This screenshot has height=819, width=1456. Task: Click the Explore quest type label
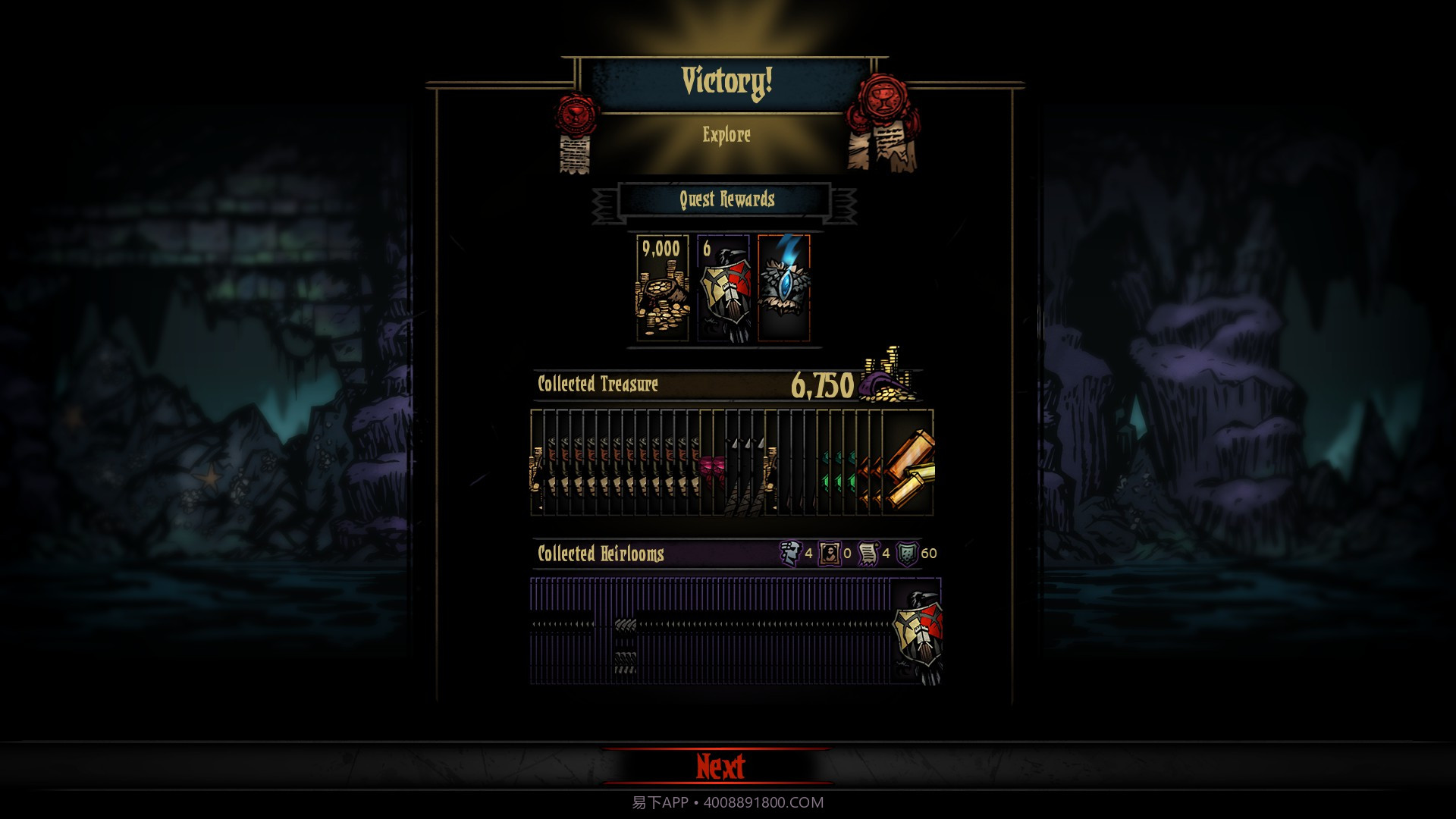726,136
